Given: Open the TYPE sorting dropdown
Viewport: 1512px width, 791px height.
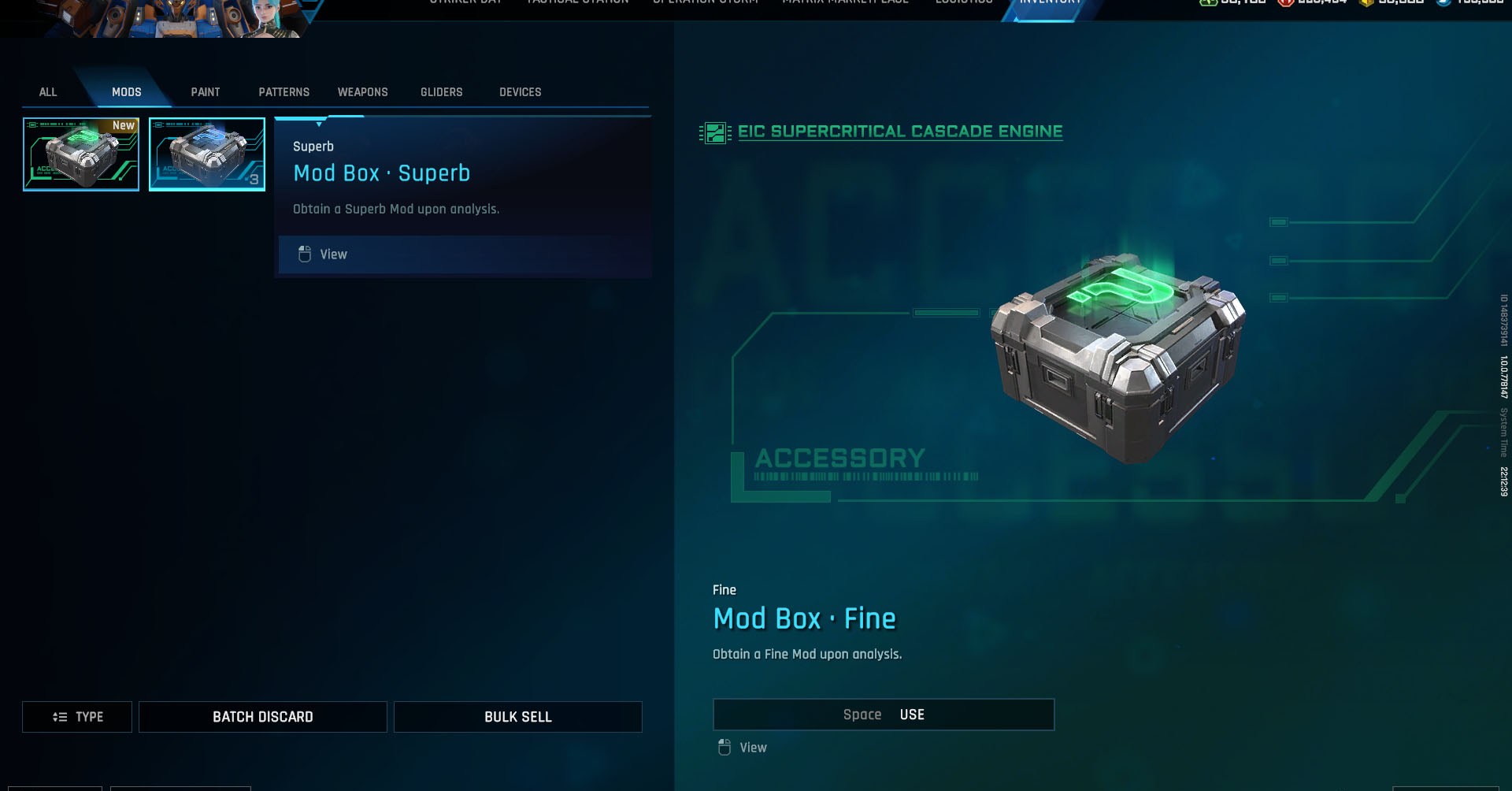Looking at the screenshot, I should [76, 717].
